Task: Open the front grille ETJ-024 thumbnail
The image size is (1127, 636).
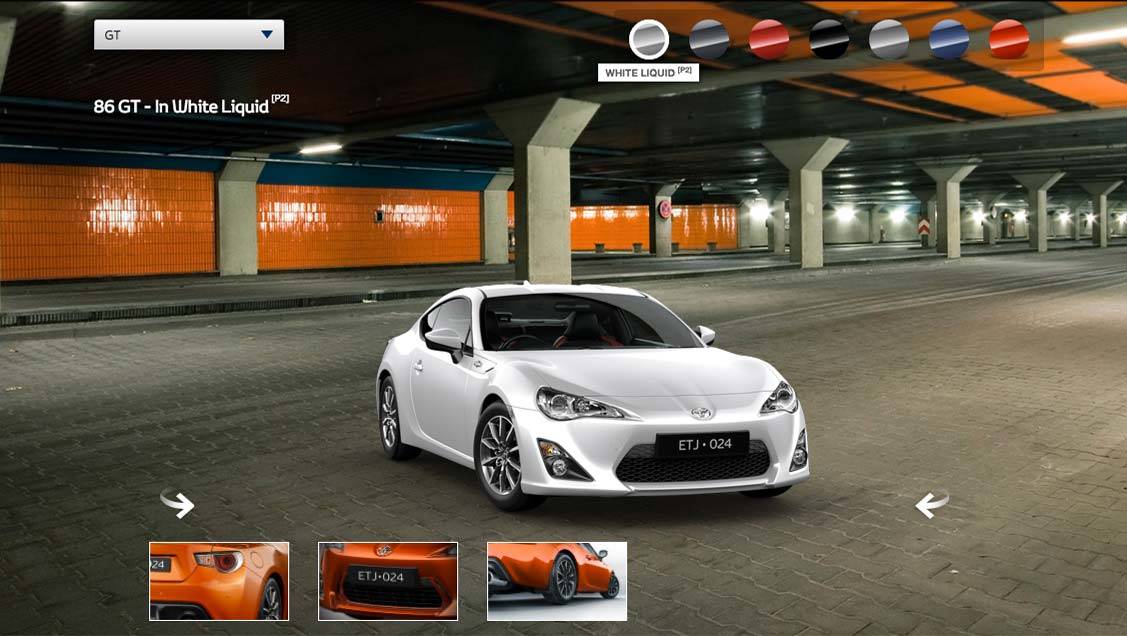Action: (x=388, y=581)
